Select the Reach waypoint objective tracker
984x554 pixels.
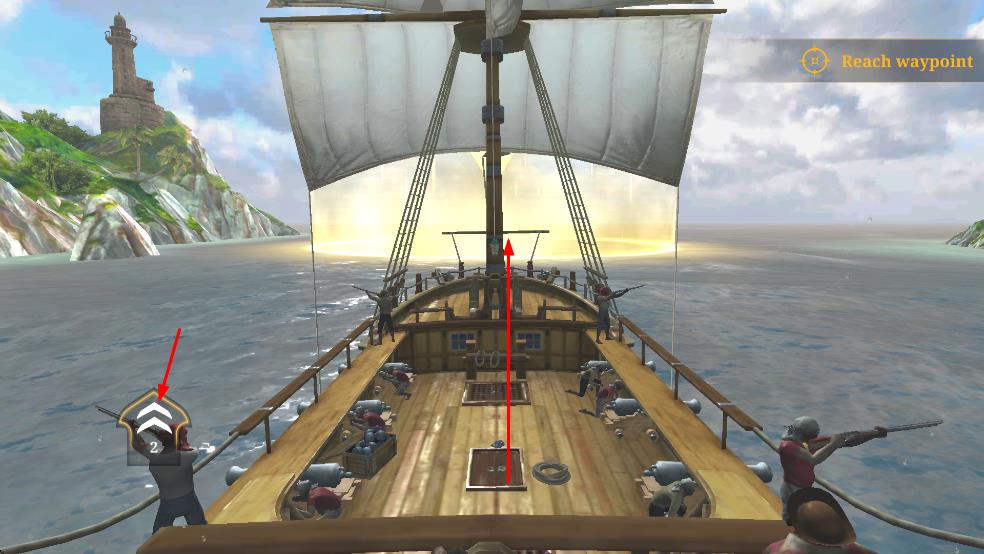coord(888,61)
